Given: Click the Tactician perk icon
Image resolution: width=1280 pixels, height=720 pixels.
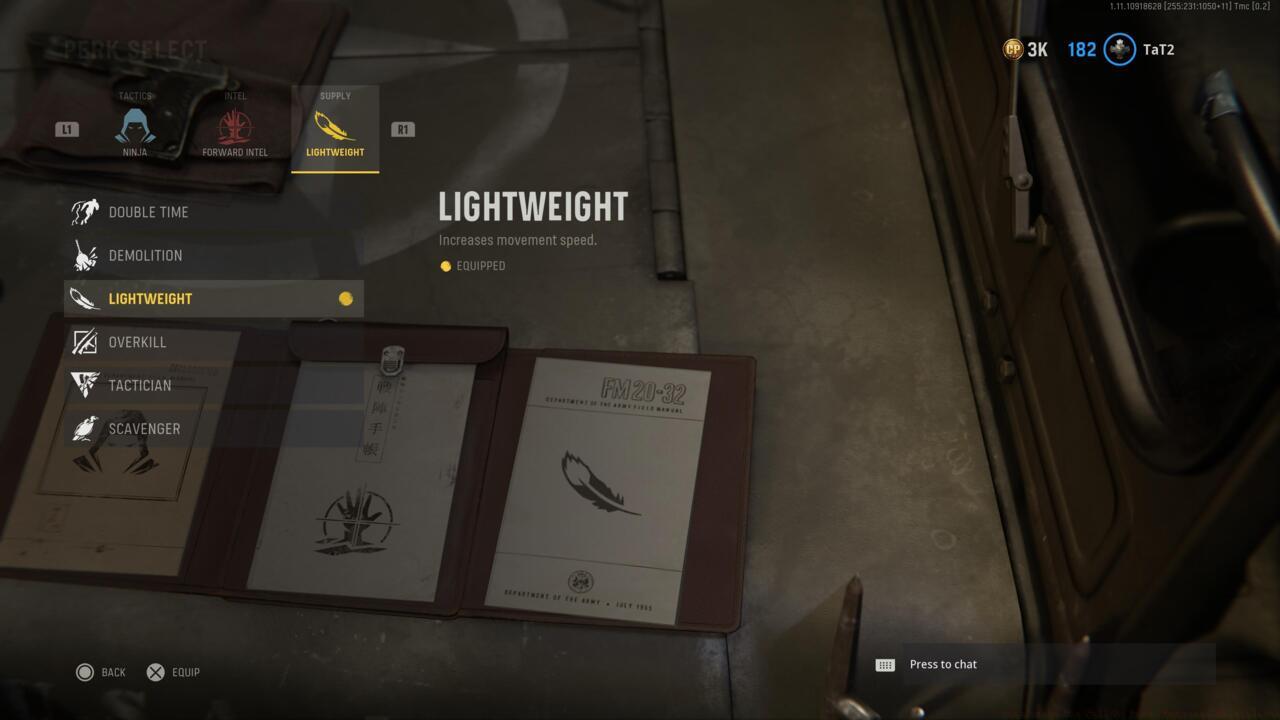Looking at the screenshot, I should (x=85, y=385).
